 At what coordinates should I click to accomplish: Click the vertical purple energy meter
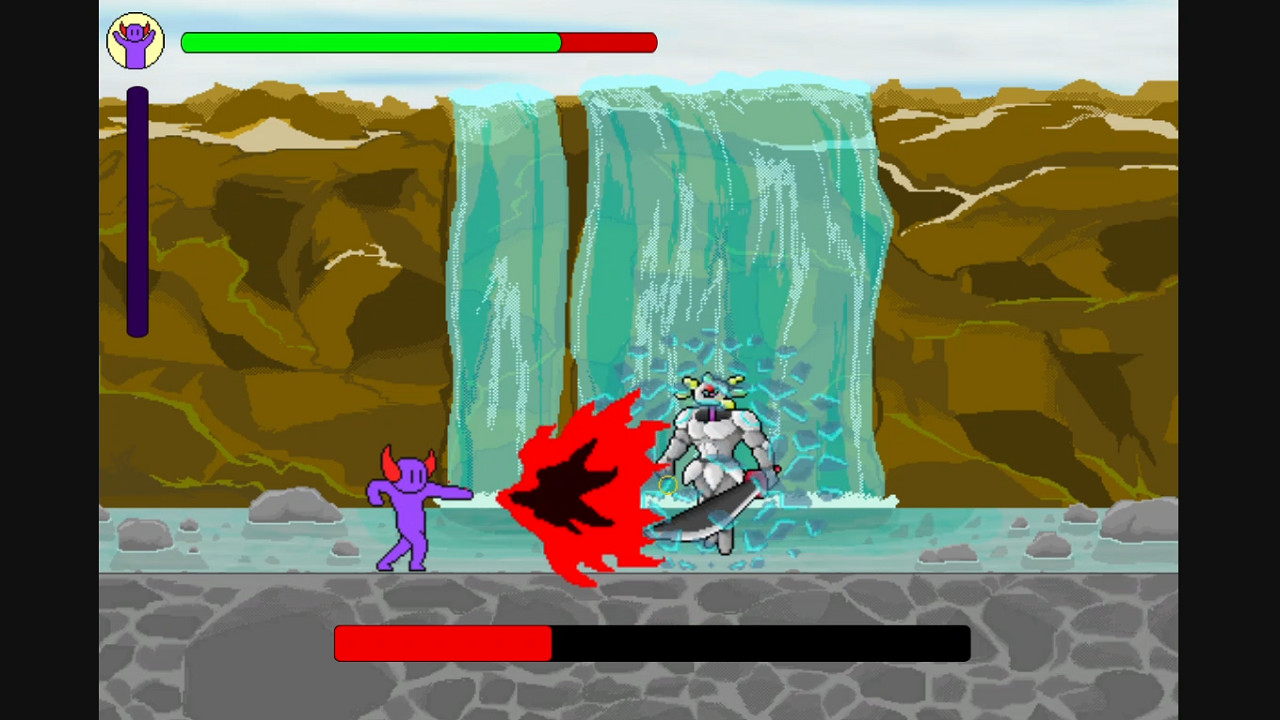point(136,210)
